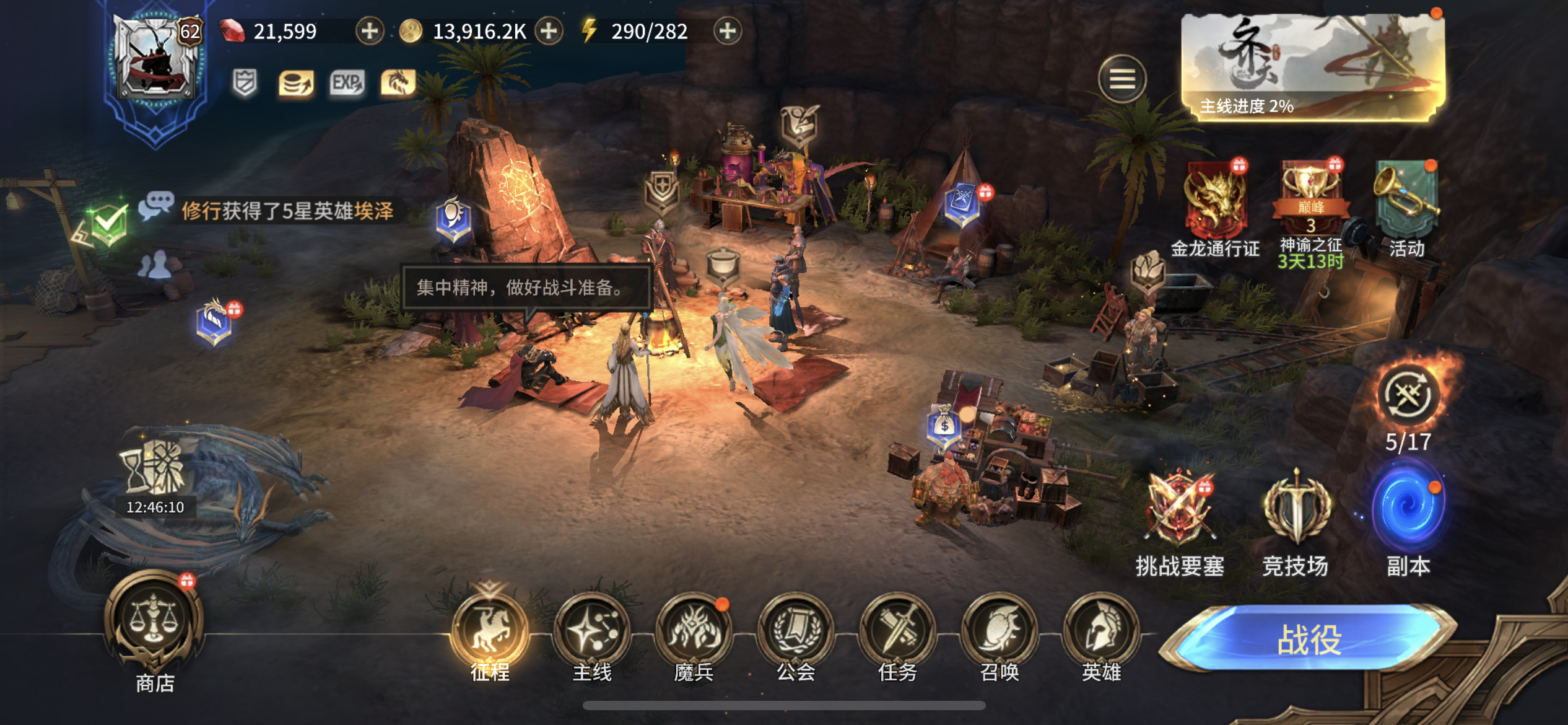Start the 战役 campaign
Image resolution: width=1568 pixels, height=725 pixels.
pos(1309,638)
